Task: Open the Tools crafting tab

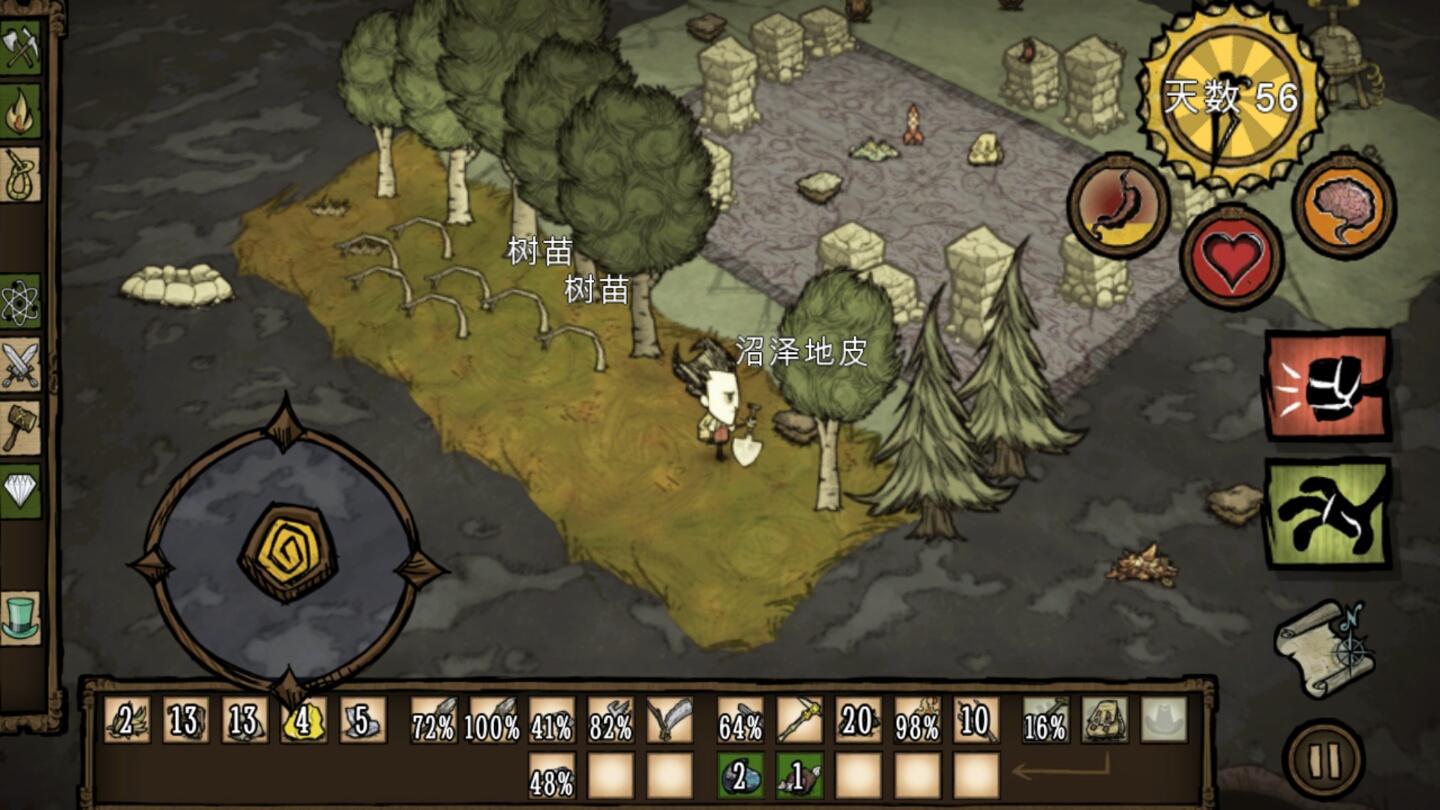Action: 20,47
